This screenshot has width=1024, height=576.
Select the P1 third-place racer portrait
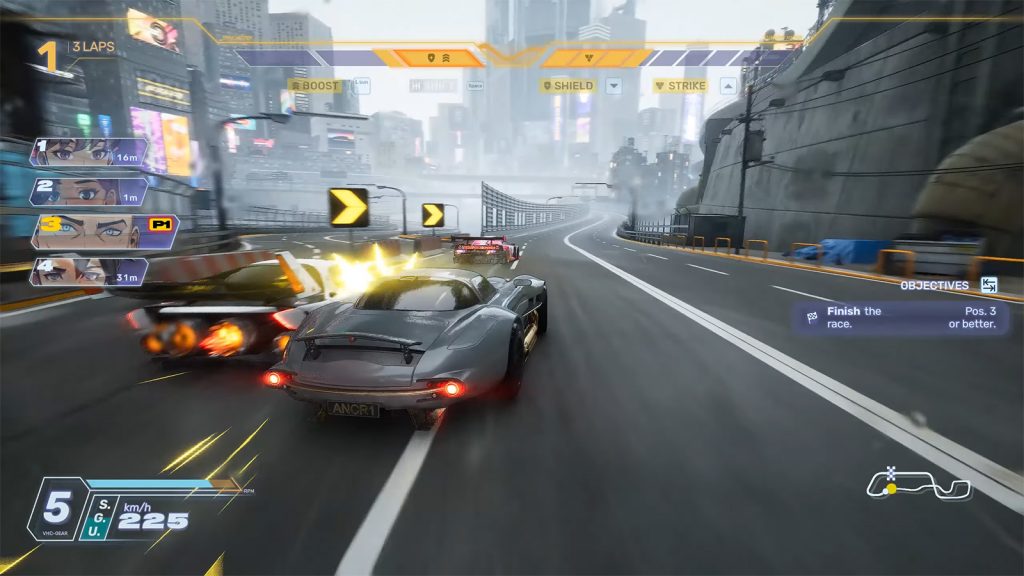pos(100,231)
